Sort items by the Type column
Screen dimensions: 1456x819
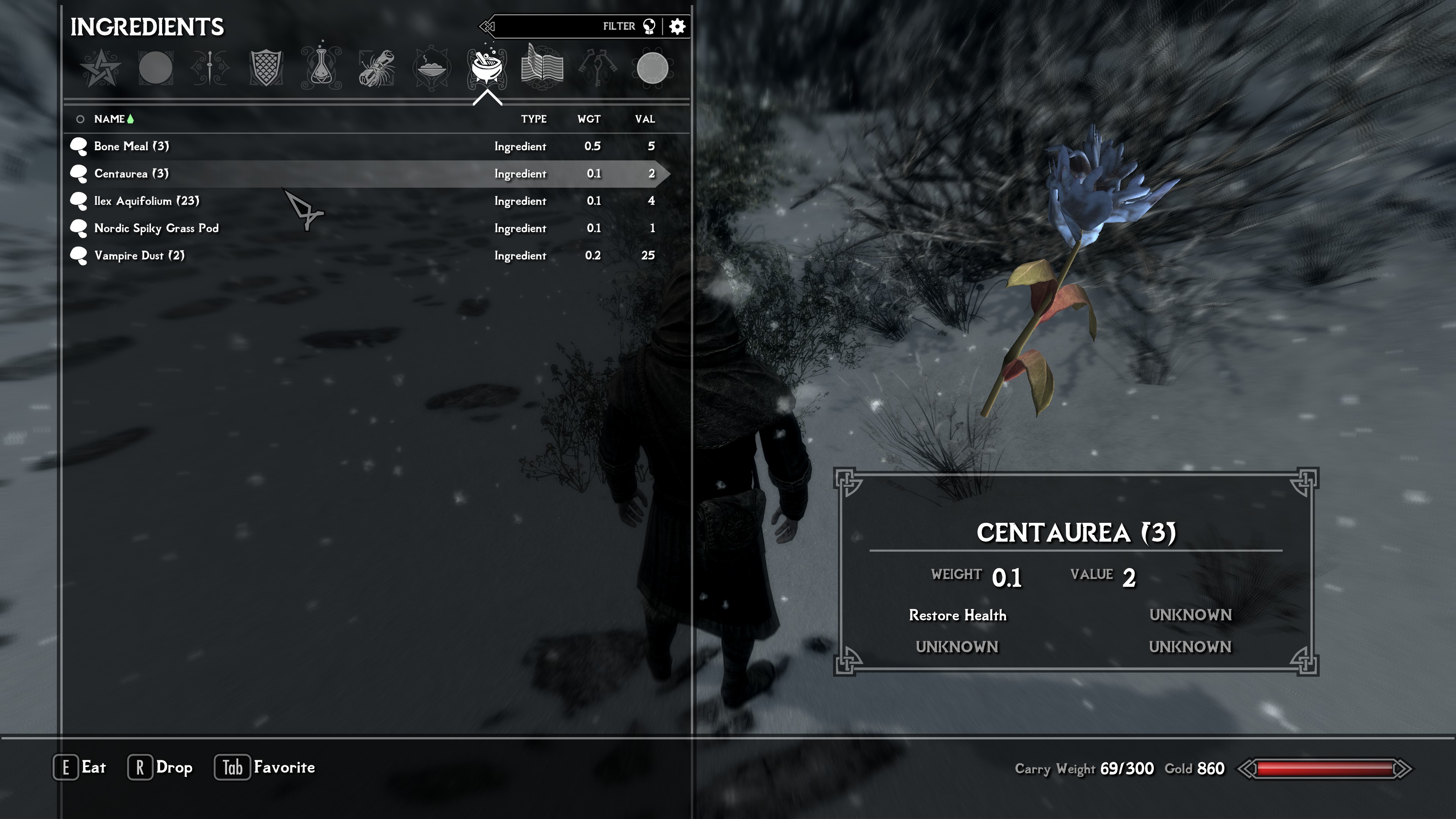point(533,119)
